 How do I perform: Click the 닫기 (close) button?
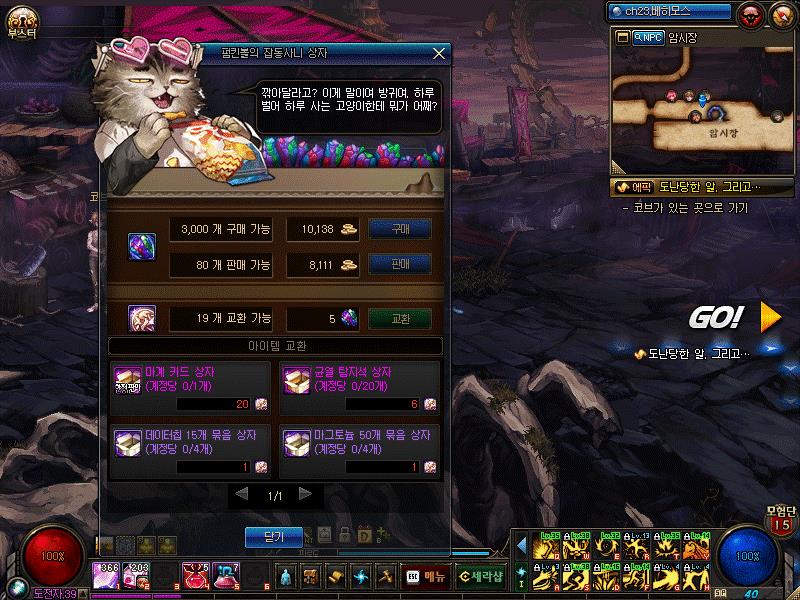point(274,537)
